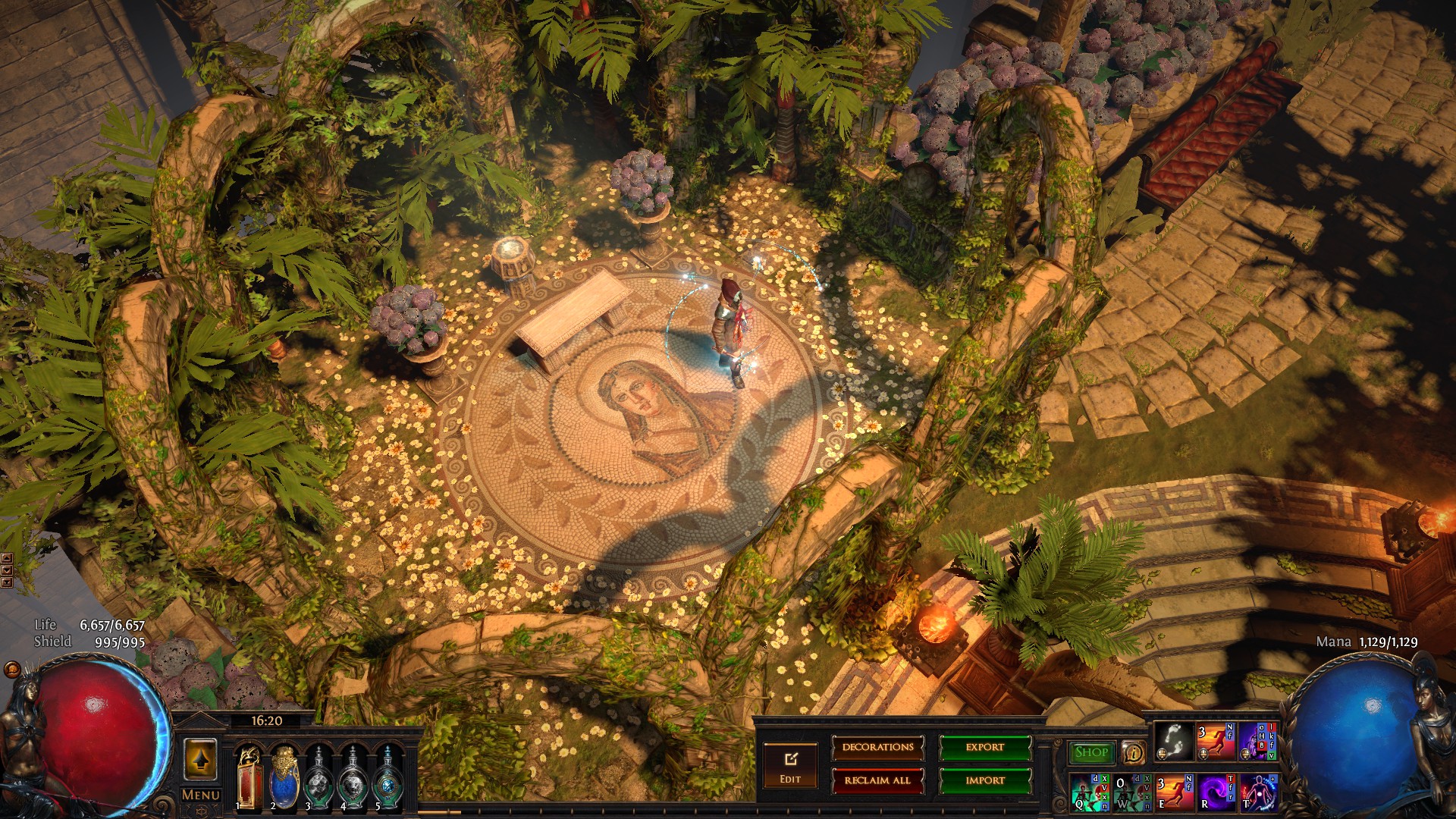Image resolution: width=1456 pixels, height=819 pixels.
Task: Click the golden info speech bubble icon
Action: point(1133,752)
